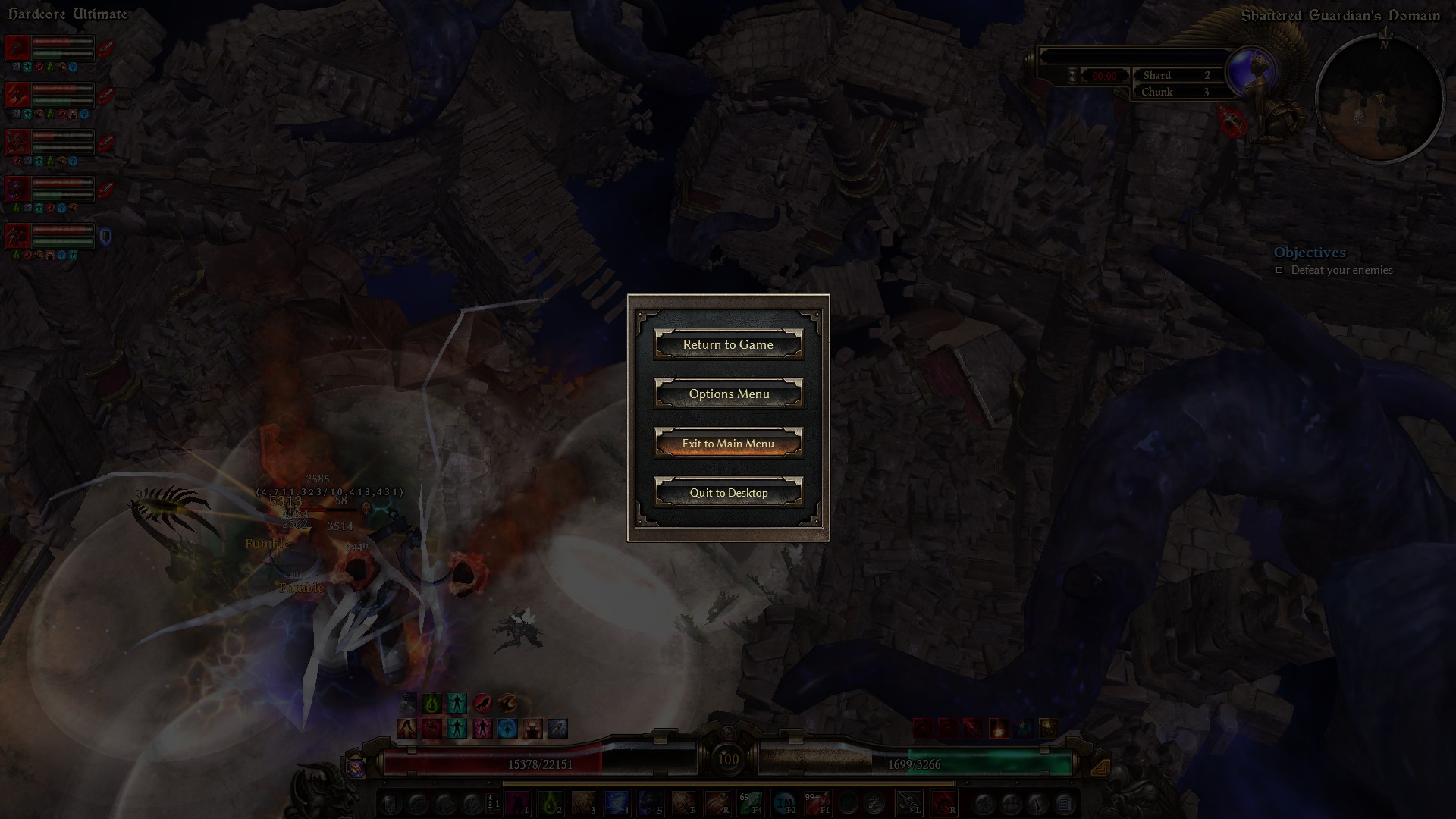This screenshot has width=1456, height=819.
Task: Use the green crystal item bound to F4
Action: (x=751, y=802)
